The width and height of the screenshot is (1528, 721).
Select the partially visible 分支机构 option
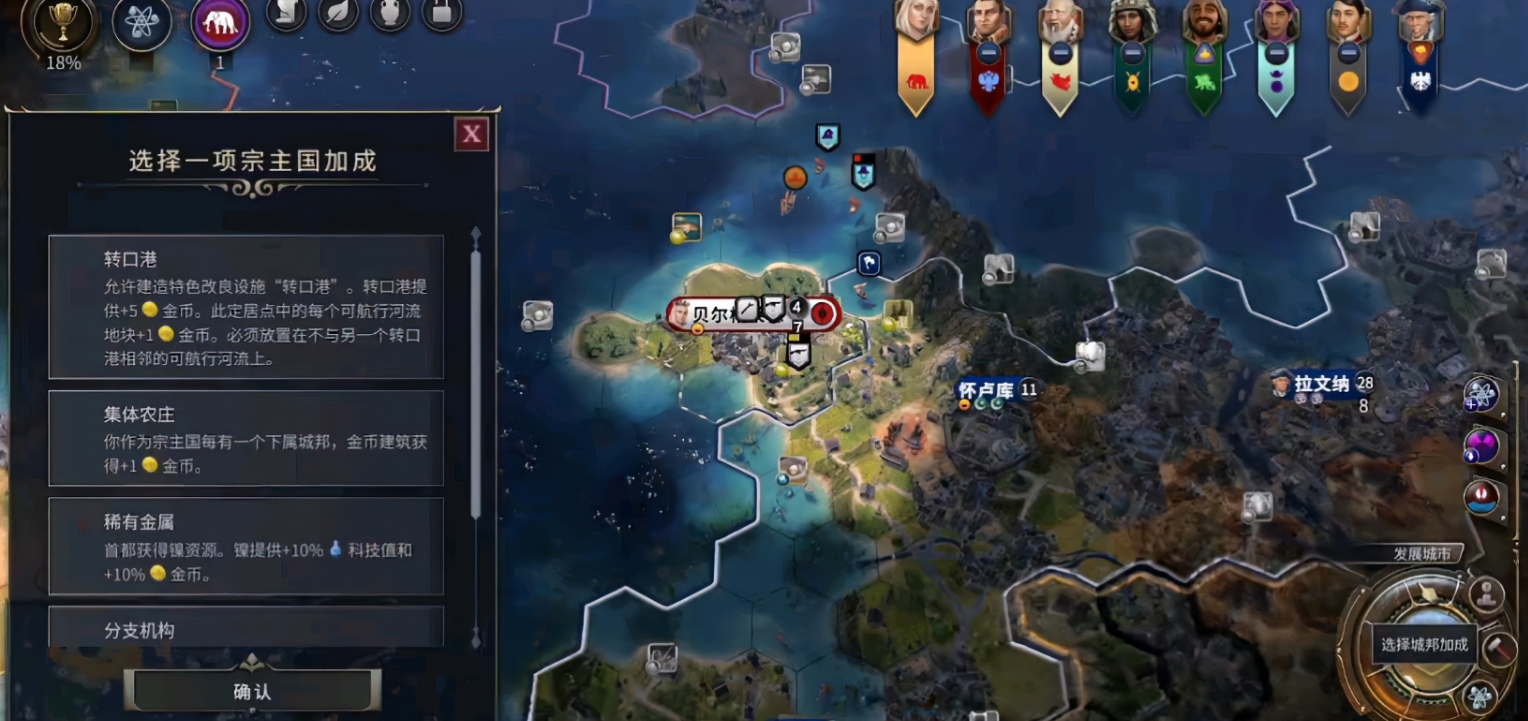(246, 628)
